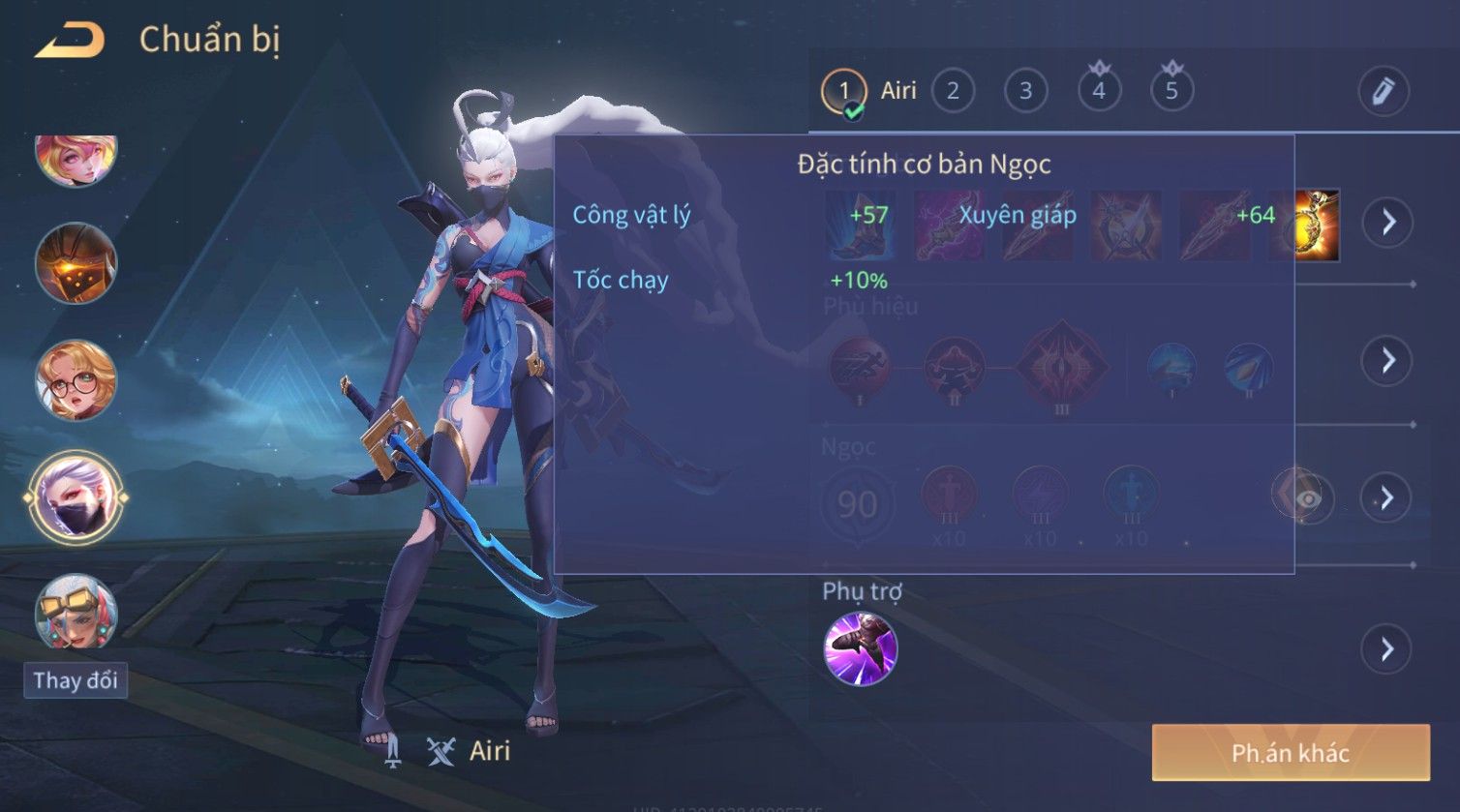The height and width of the screenshot is (812, 1460).
Task: Choose loadout preset 4
Action: tap(1099, 92)
